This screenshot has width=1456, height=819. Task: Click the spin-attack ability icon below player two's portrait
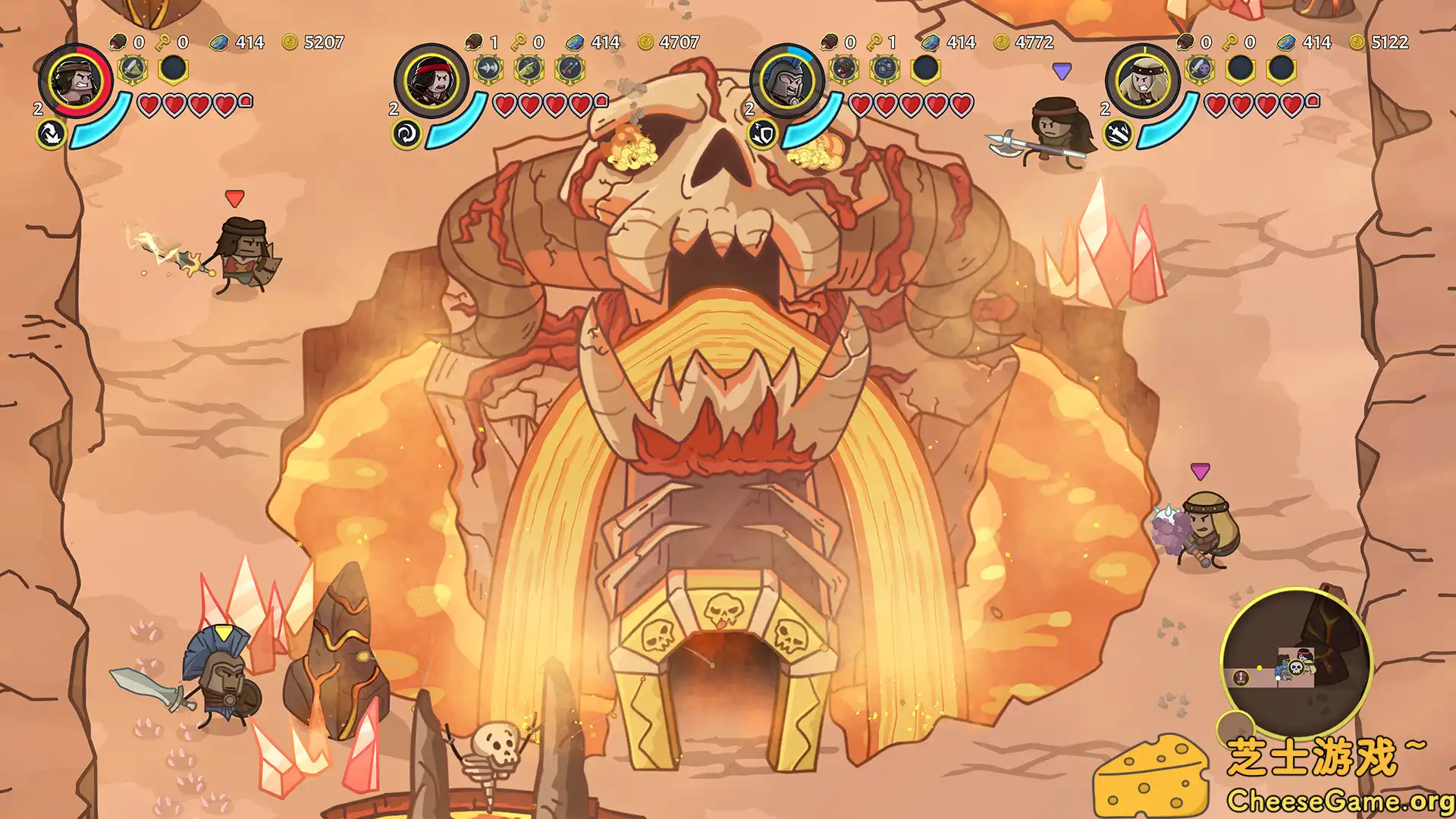click(x=406, y=133)
